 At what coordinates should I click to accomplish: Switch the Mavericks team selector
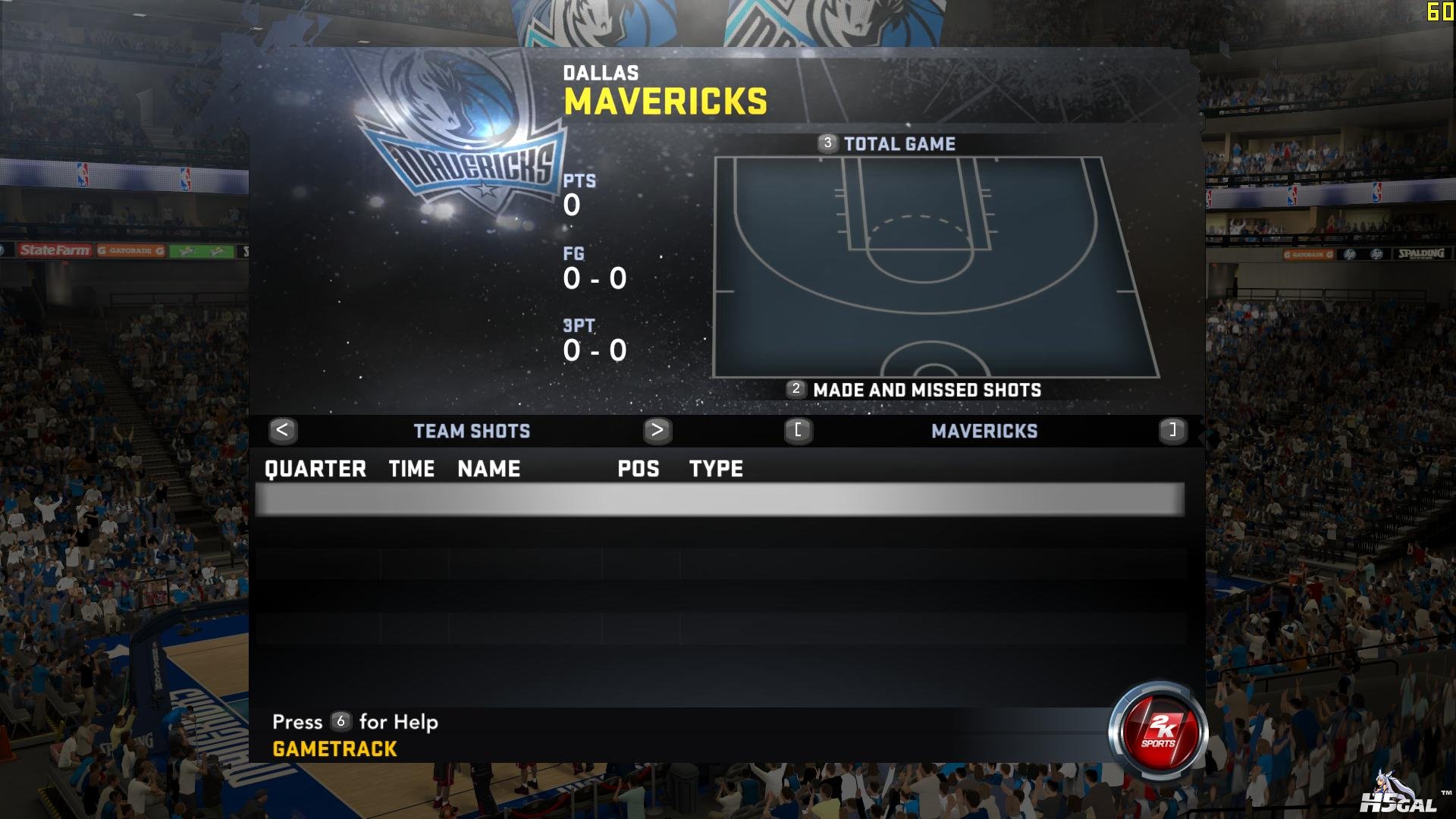(x=984, y=431)
